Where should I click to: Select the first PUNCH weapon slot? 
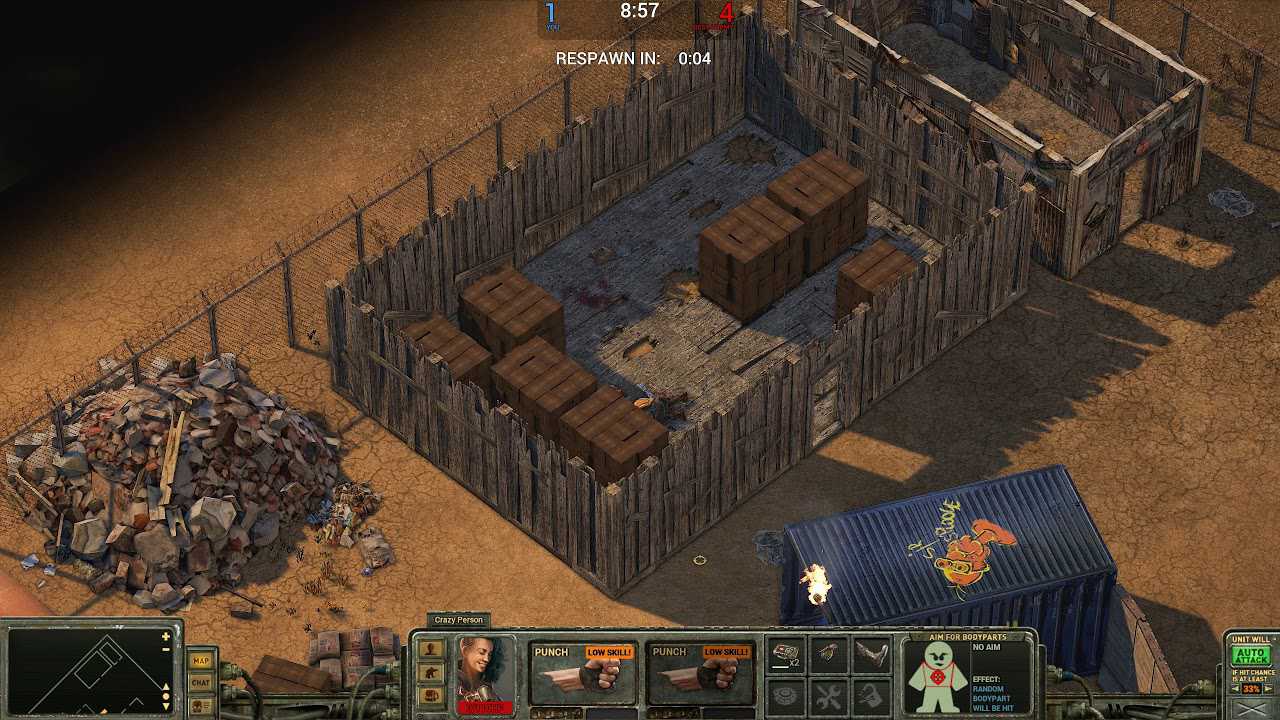(582, 673)
